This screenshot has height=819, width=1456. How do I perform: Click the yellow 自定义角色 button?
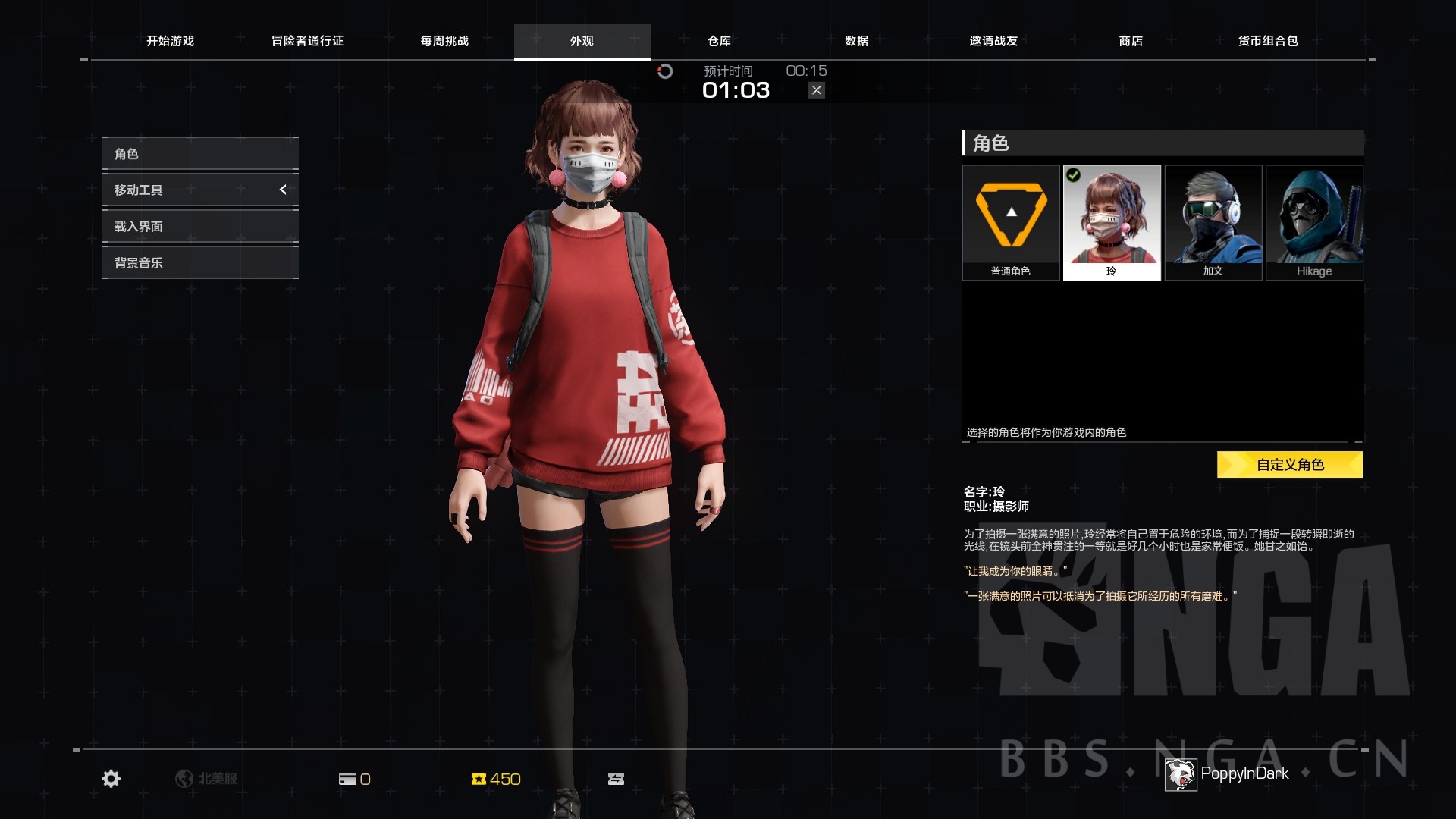(1289, 464)
